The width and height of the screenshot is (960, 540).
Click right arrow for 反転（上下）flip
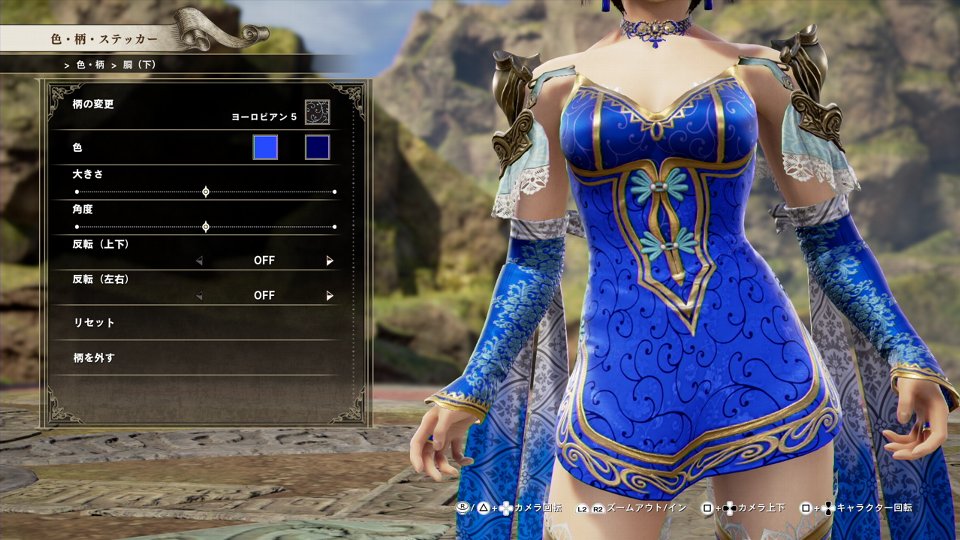(329, 261)
